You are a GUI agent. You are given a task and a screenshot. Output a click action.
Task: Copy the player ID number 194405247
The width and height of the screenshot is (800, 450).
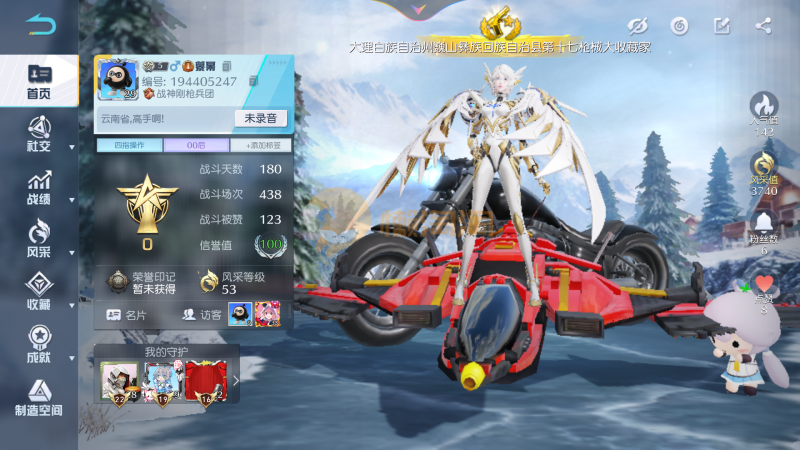click(x=254, y=81)
